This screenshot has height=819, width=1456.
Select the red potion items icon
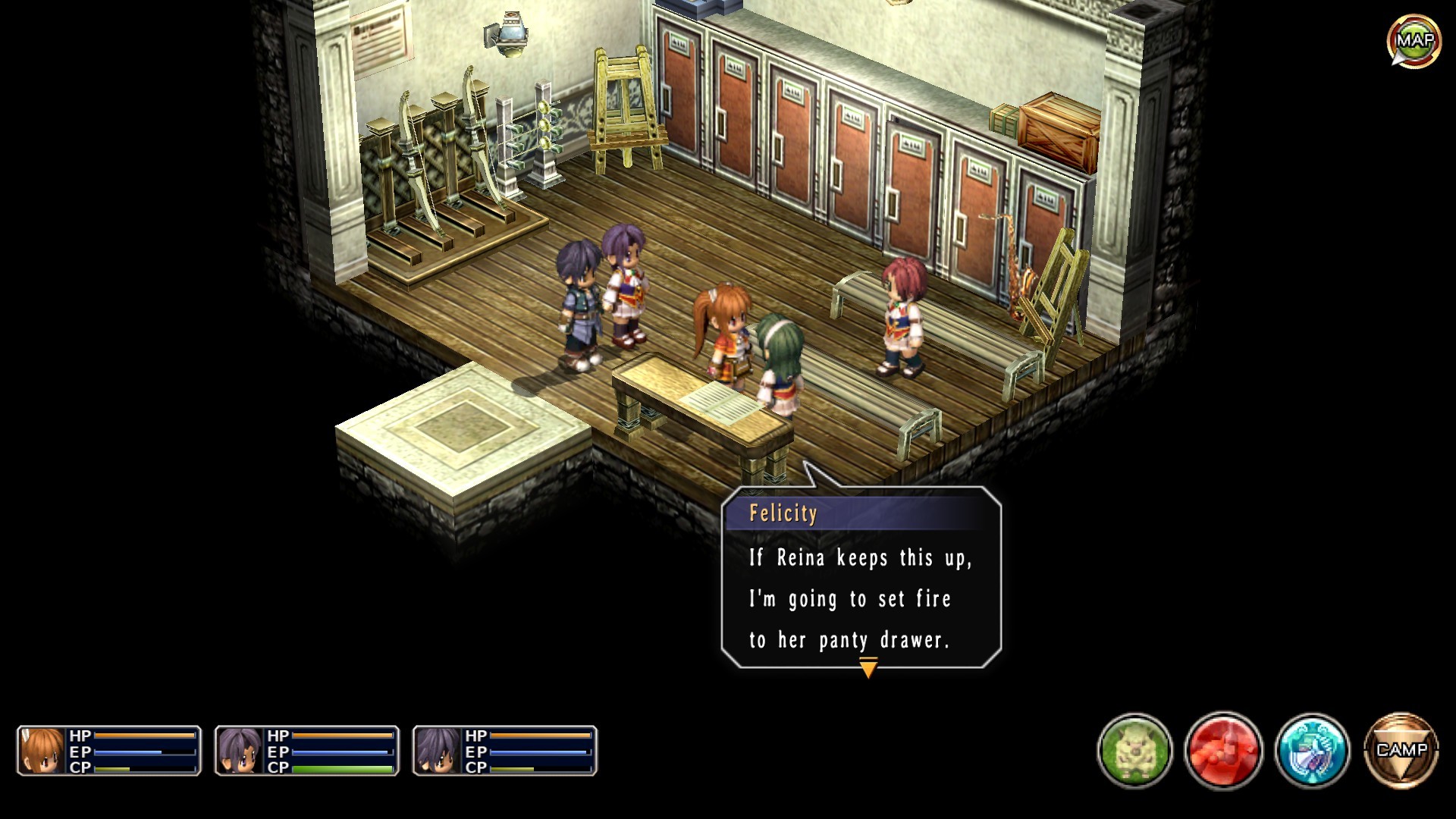1223,751
